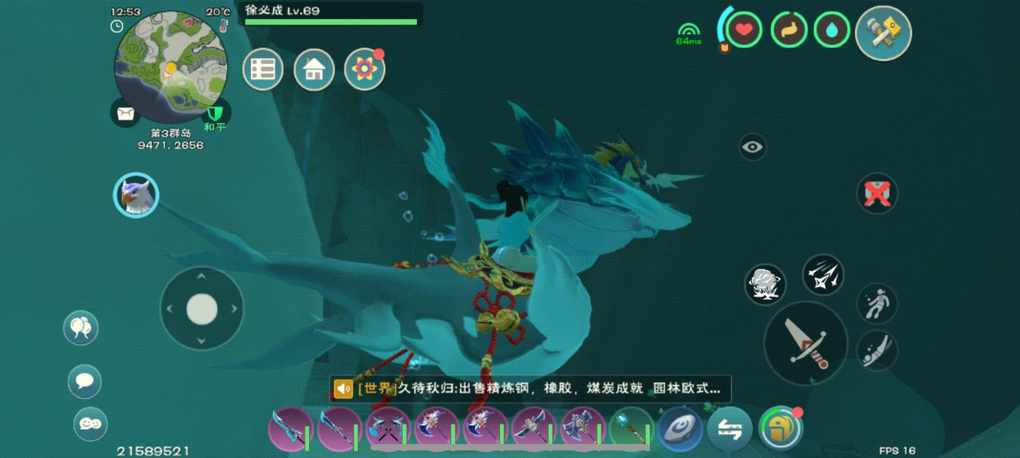Open the list menu button
The image size is (1020, 458).
tap(263, 69)
